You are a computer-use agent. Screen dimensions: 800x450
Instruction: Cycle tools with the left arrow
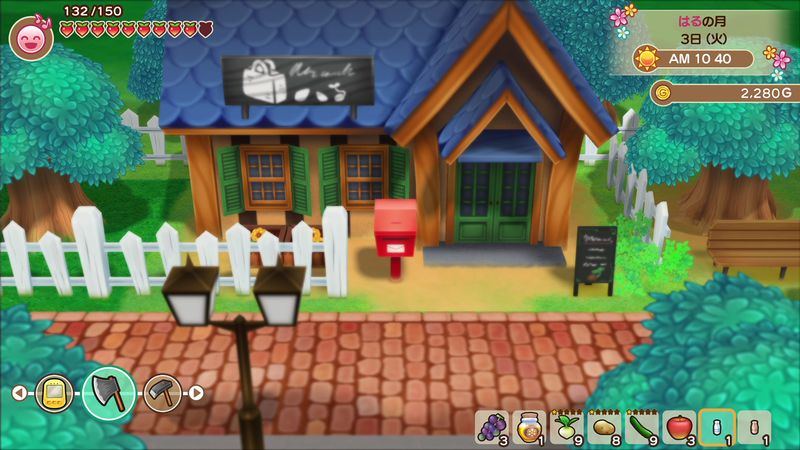(x=19, y=393)
